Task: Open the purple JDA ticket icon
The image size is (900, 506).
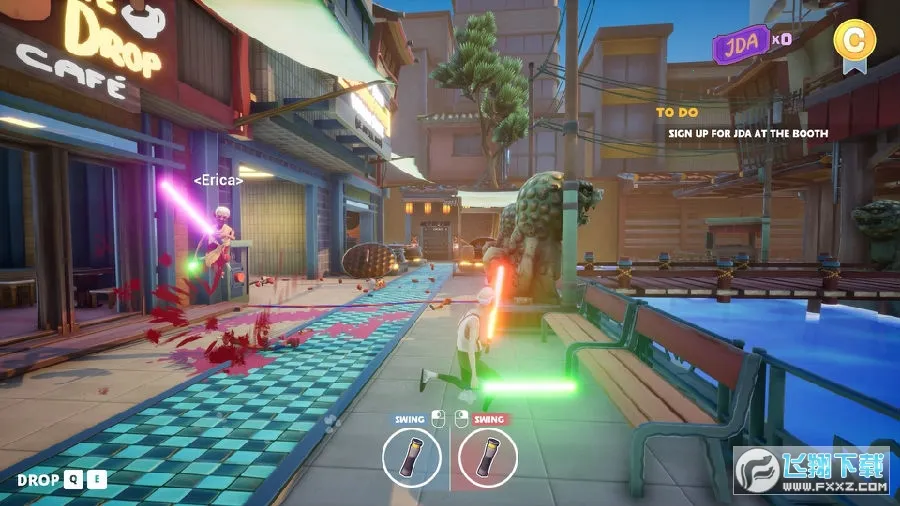Action: pos(738,45)
